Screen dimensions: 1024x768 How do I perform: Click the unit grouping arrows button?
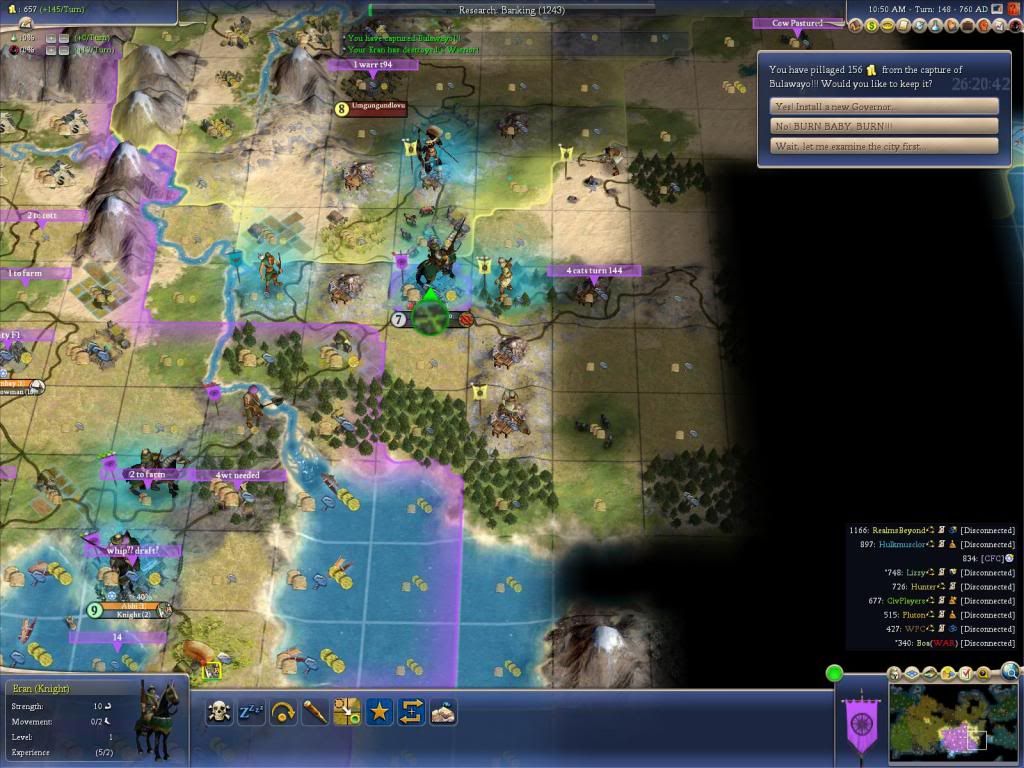pos(411,712)
